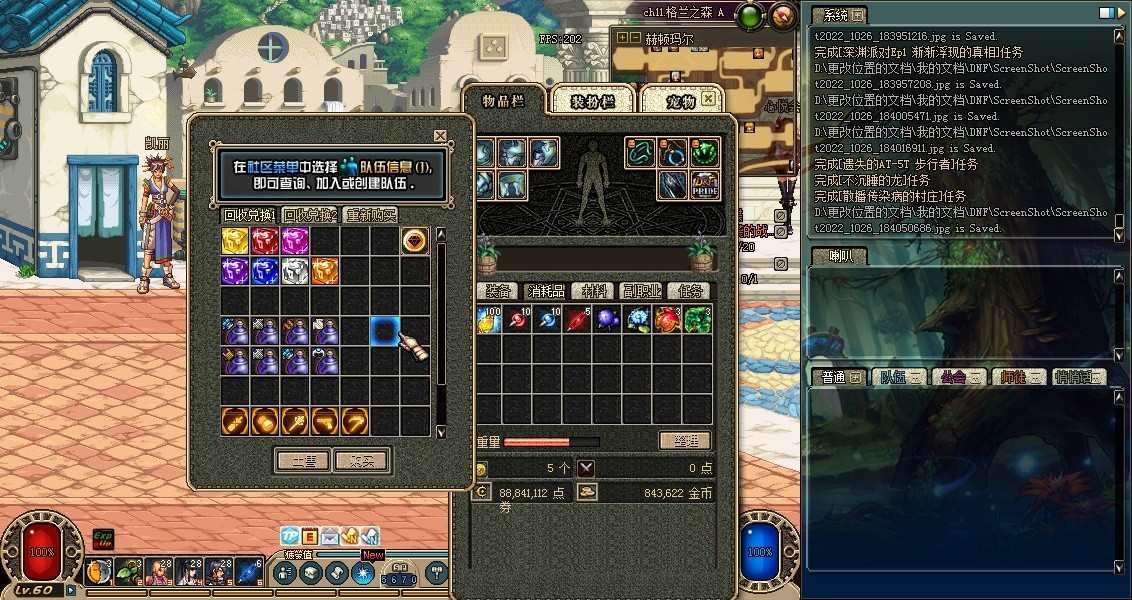
Task: Click the 整理 sort button
Action: (x=684, y=441)
